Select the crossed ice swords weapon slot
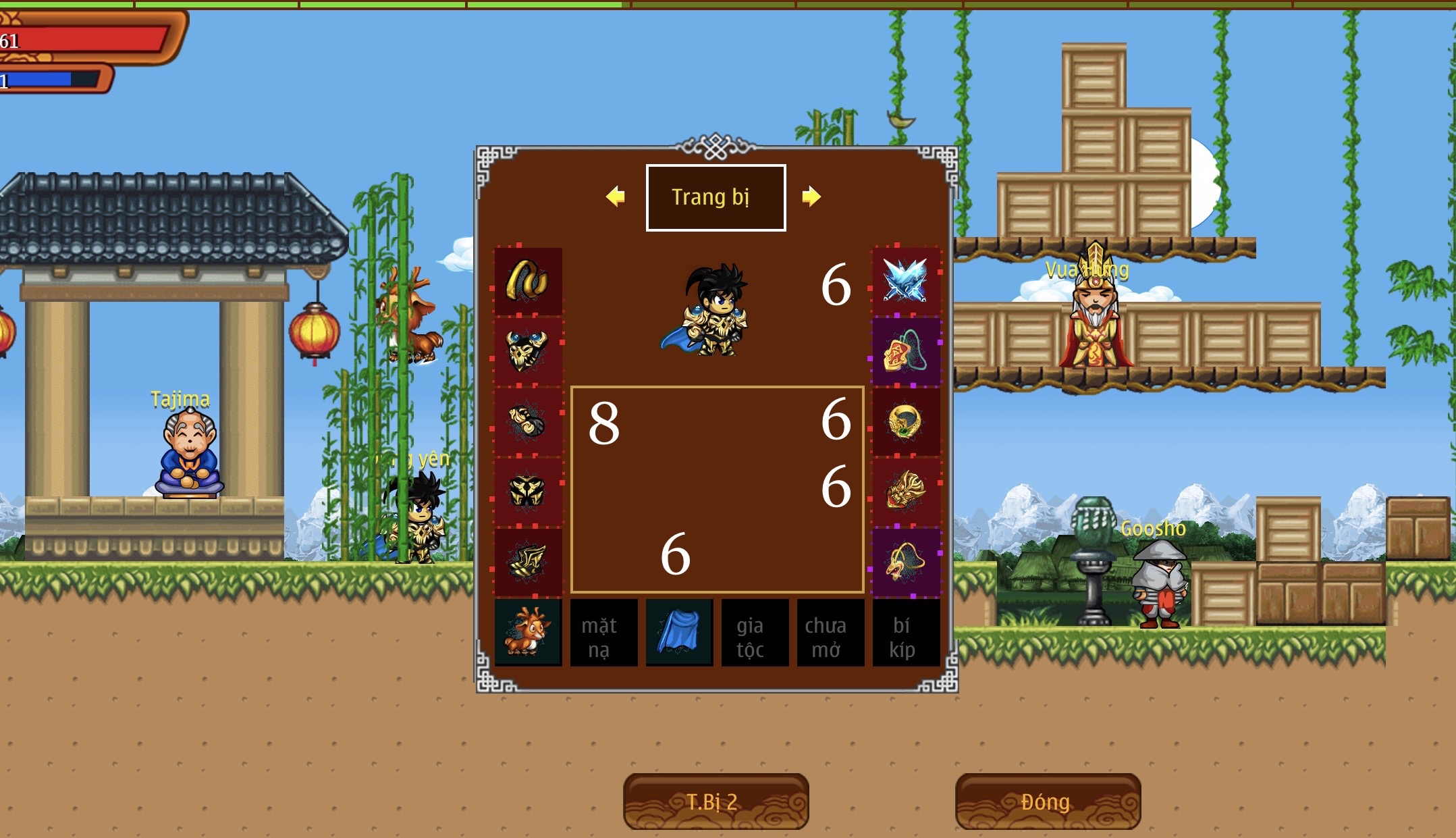 [905, 281]
